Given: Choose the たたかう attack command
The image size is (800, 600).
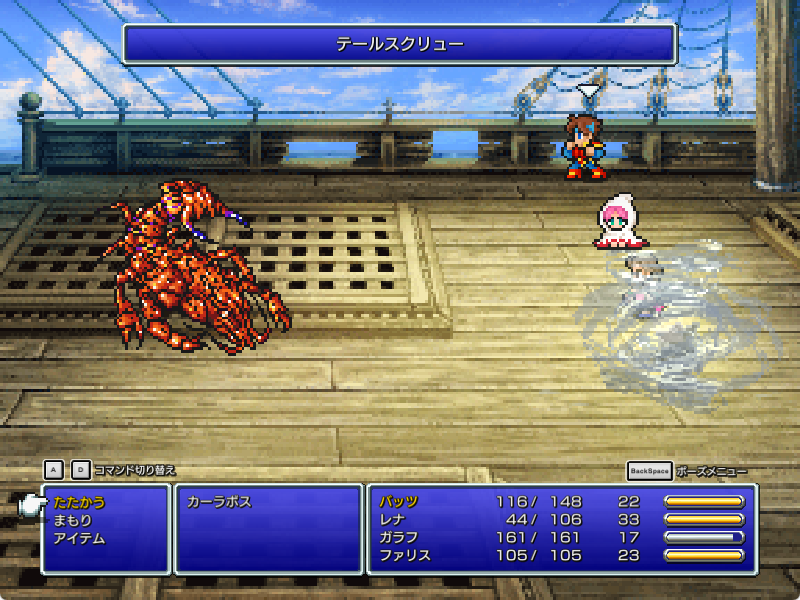Looking at the screenshot, I should [80, 502].
